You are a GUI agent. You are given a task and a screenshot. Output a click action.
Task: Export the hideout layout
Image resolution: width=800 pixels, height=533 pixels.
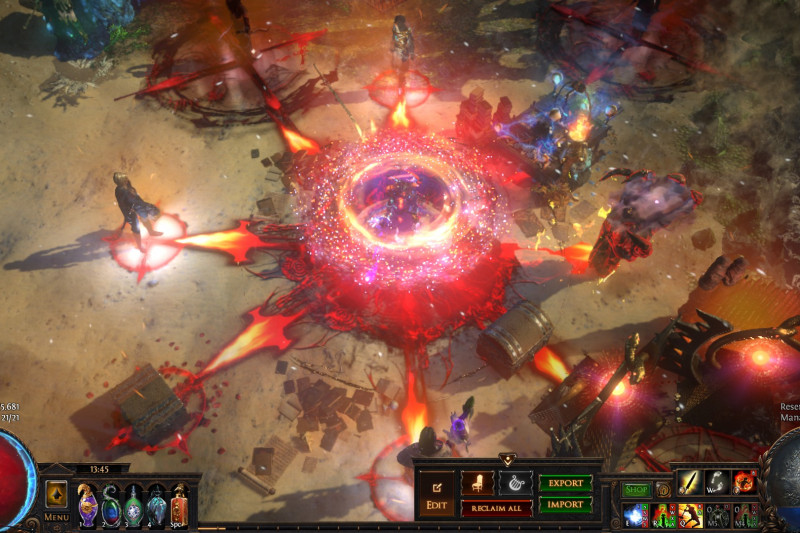[x=566, y=483]
